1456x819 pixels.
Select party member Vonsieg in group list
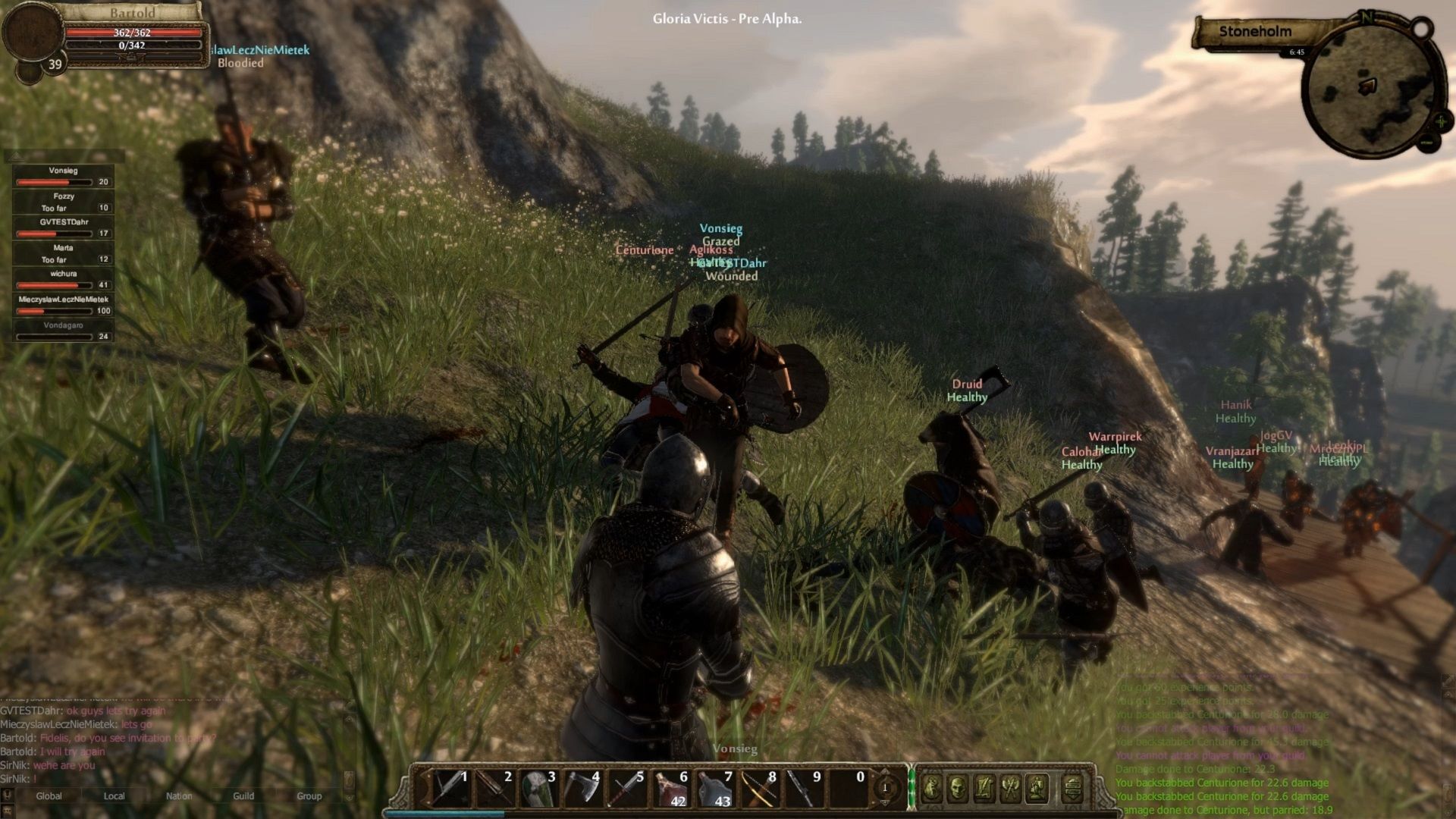tap(63, 176)
